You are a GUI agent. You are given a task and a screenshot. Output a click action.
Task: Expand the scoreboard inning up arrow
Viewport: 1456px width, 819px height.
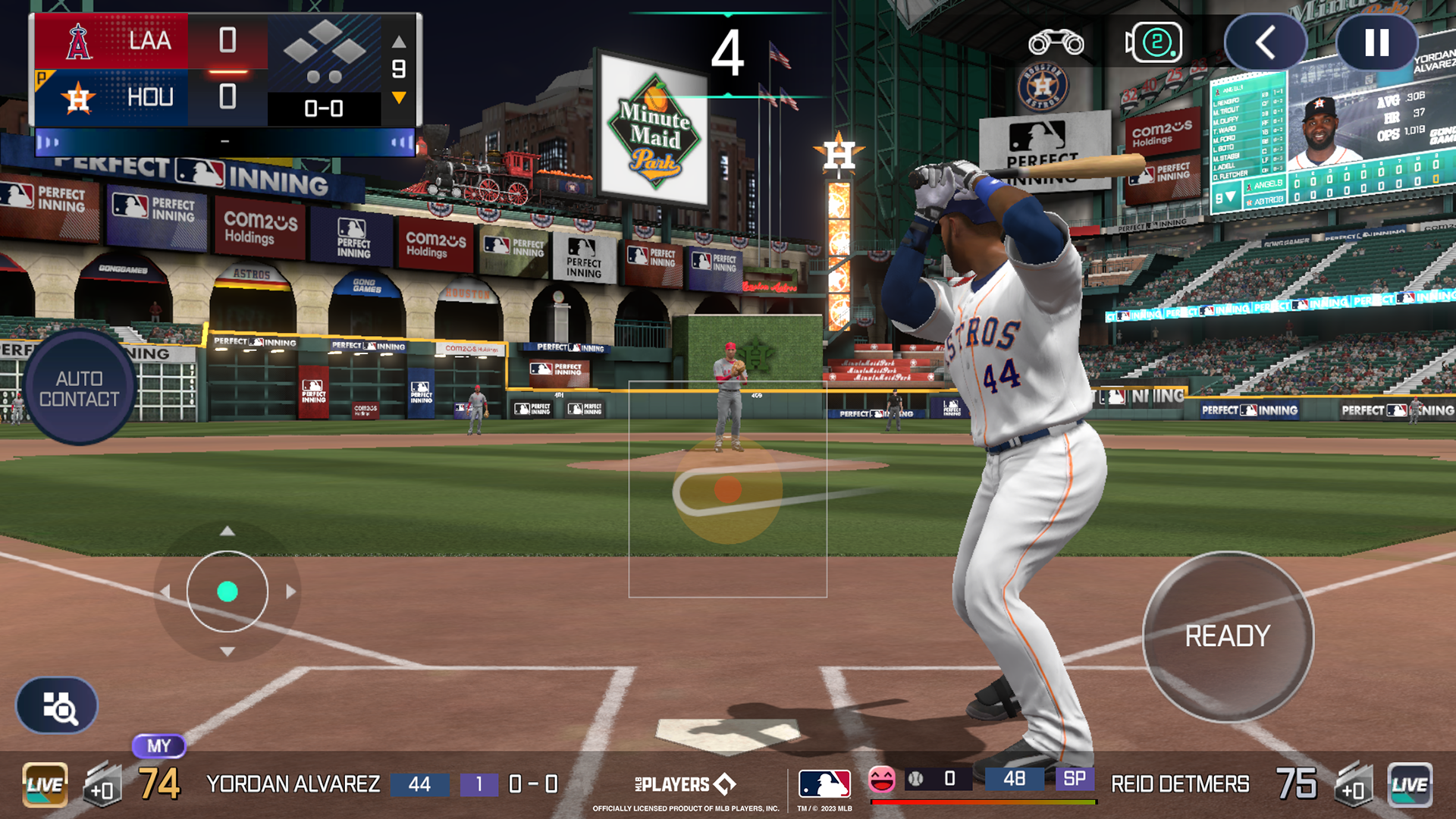399,42
